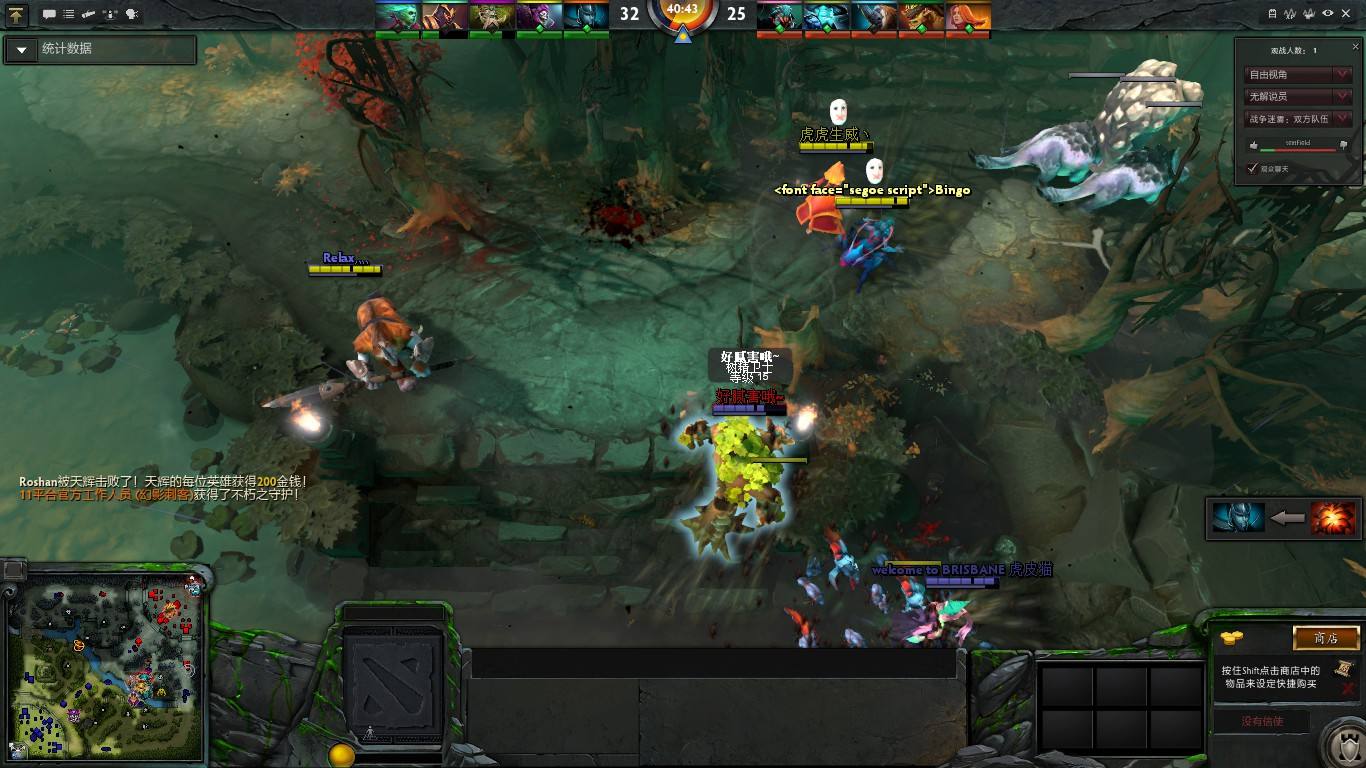Select the directed camera icon in top toolbar
This screenshot has width=1366, height=768.
click(88, 13)
